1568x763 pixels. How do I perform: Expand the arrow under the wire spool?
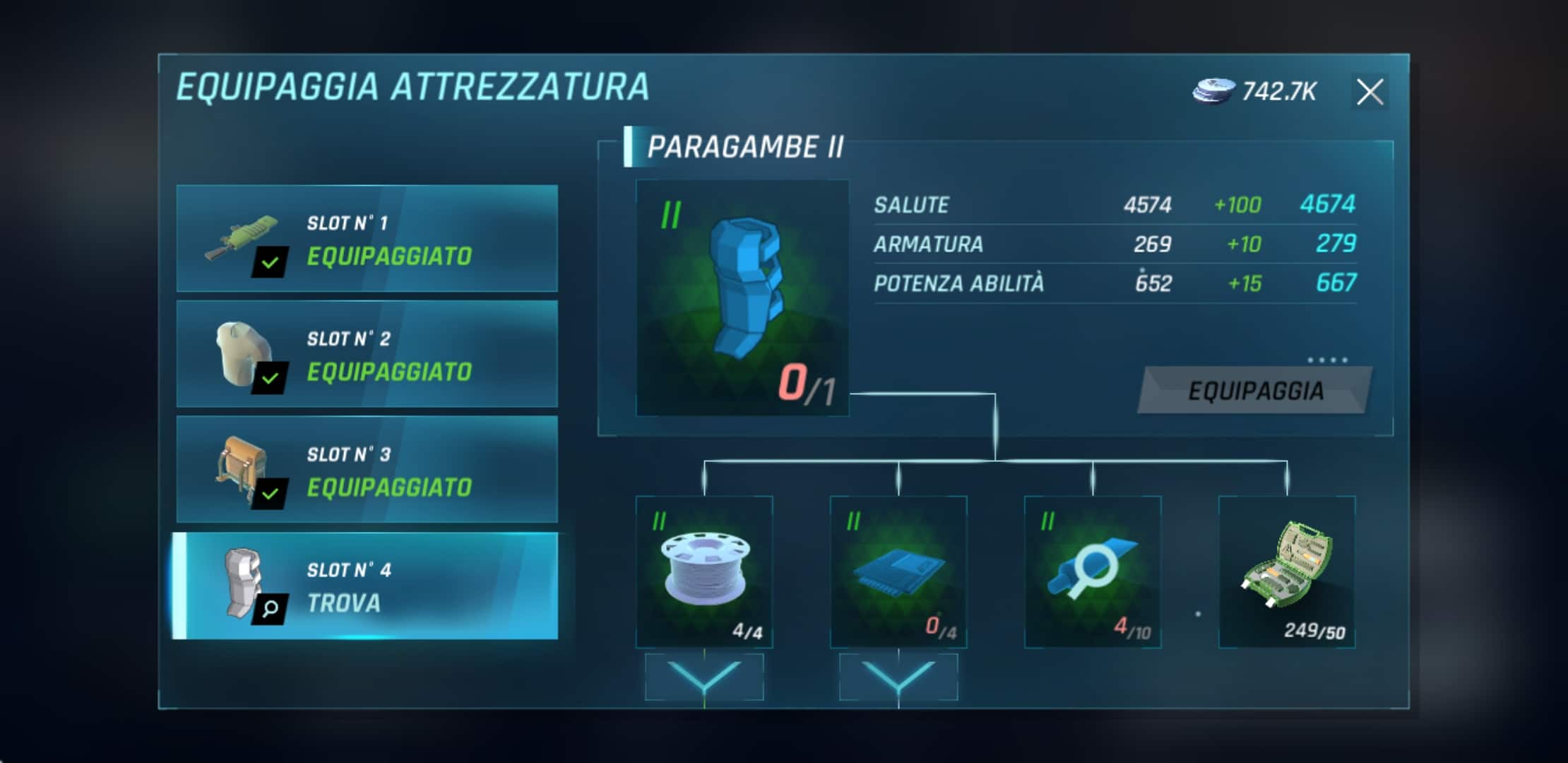704,677
